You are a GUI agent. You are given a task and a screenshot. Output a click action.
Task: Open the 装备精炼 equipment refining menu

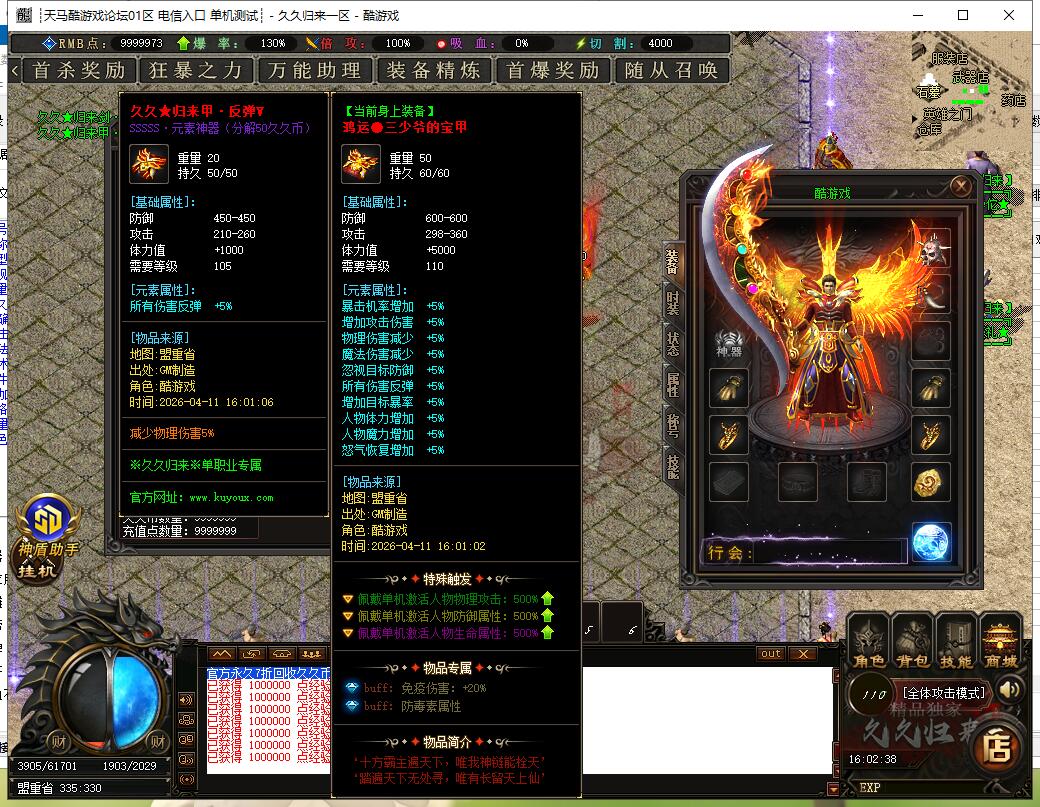[x=433, y=70]
